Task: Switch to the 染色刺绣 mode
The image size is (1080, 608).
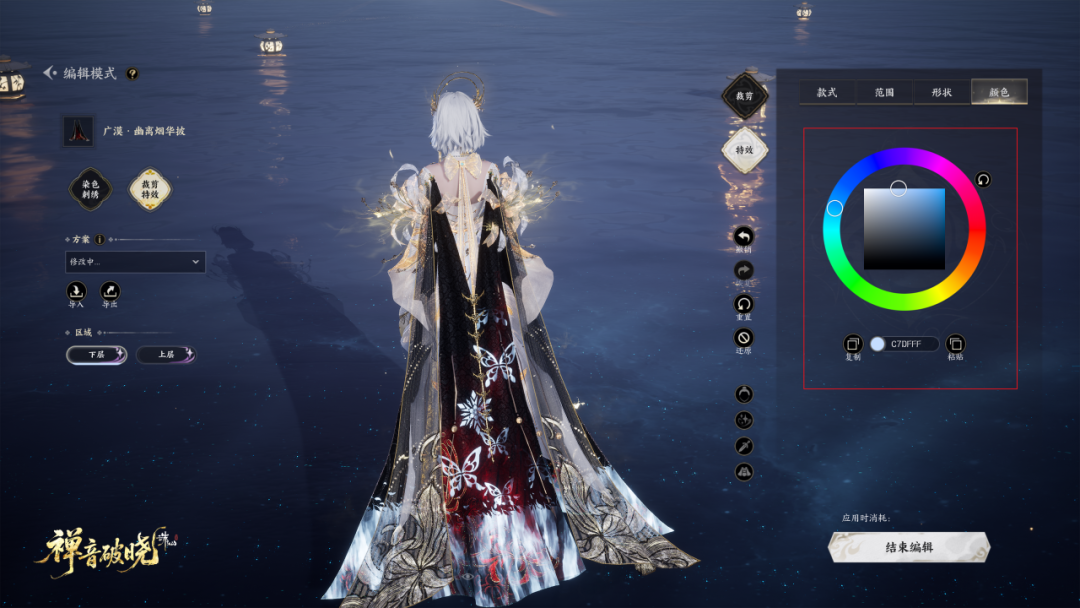Action: pos(90,189)
